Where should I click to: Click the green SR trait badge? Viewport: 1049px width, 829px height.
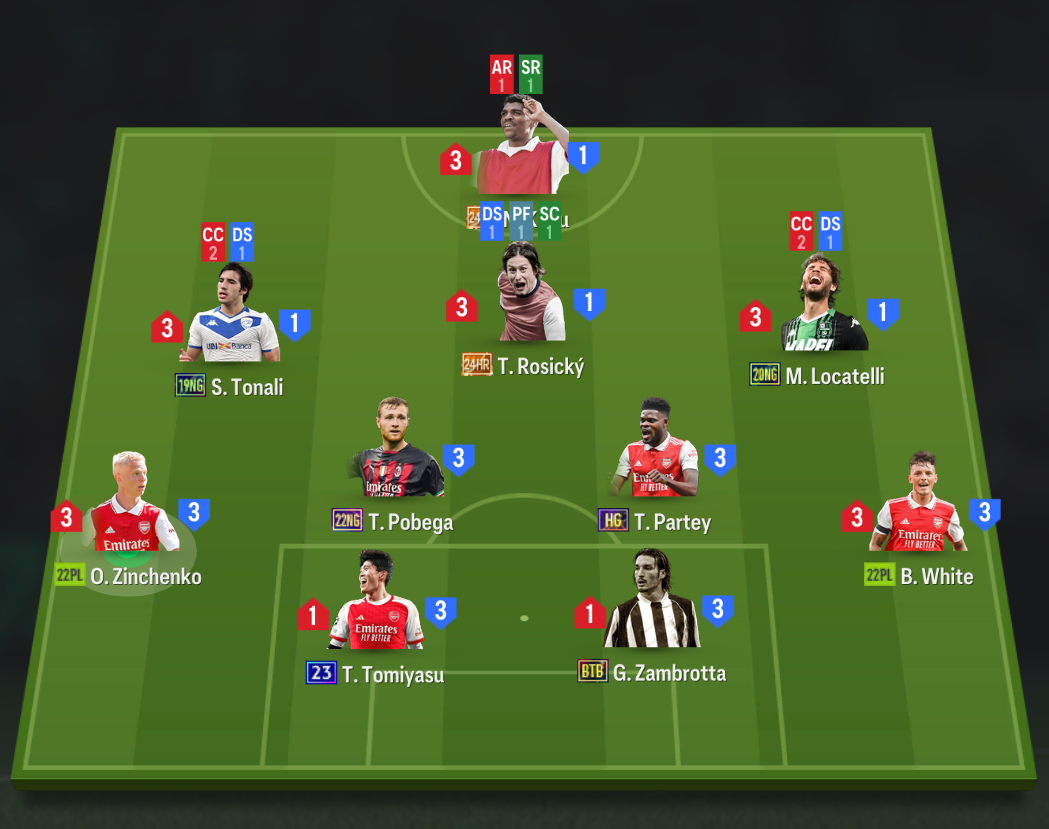531,75
